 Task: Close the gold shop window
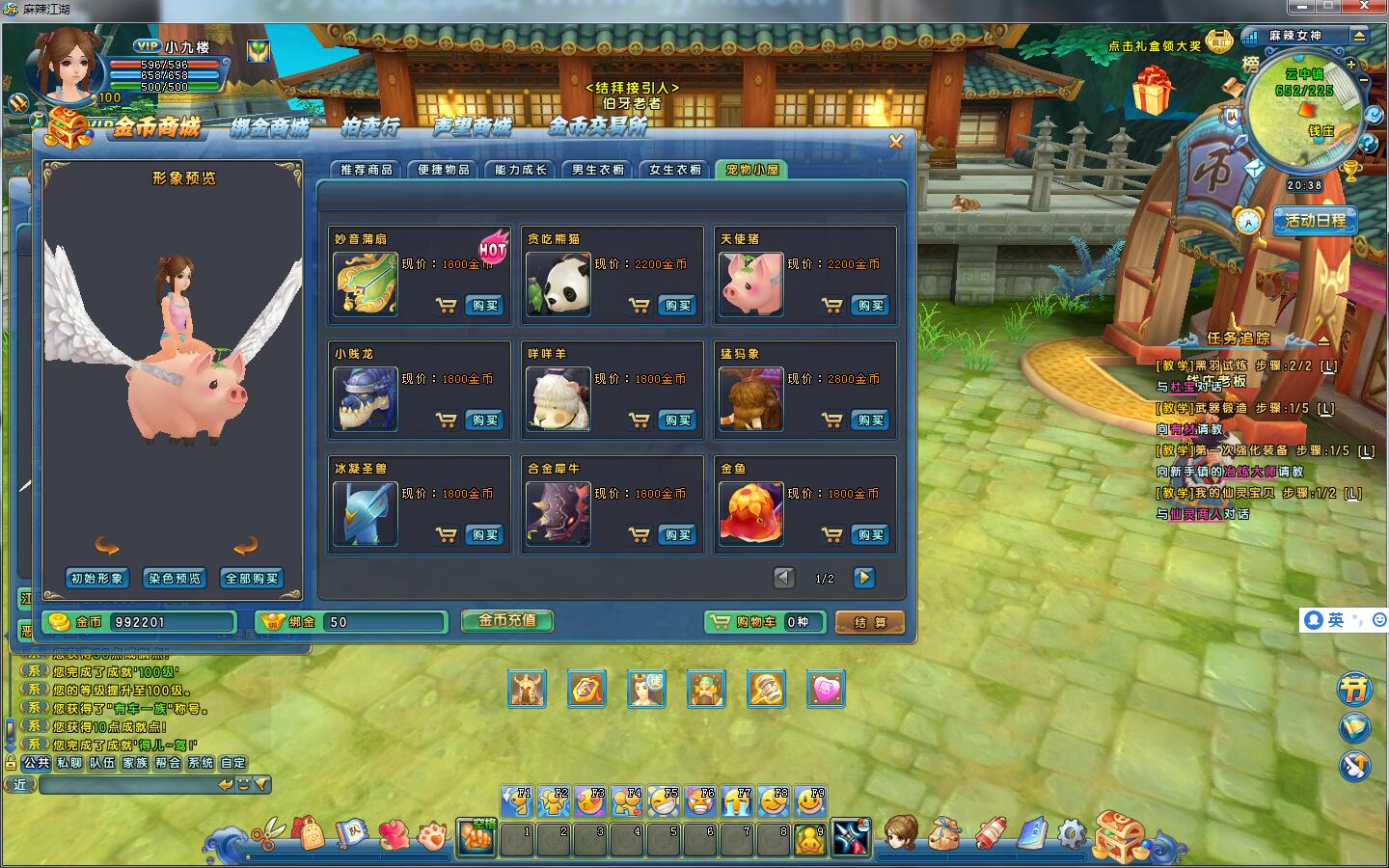coord(896,142)
